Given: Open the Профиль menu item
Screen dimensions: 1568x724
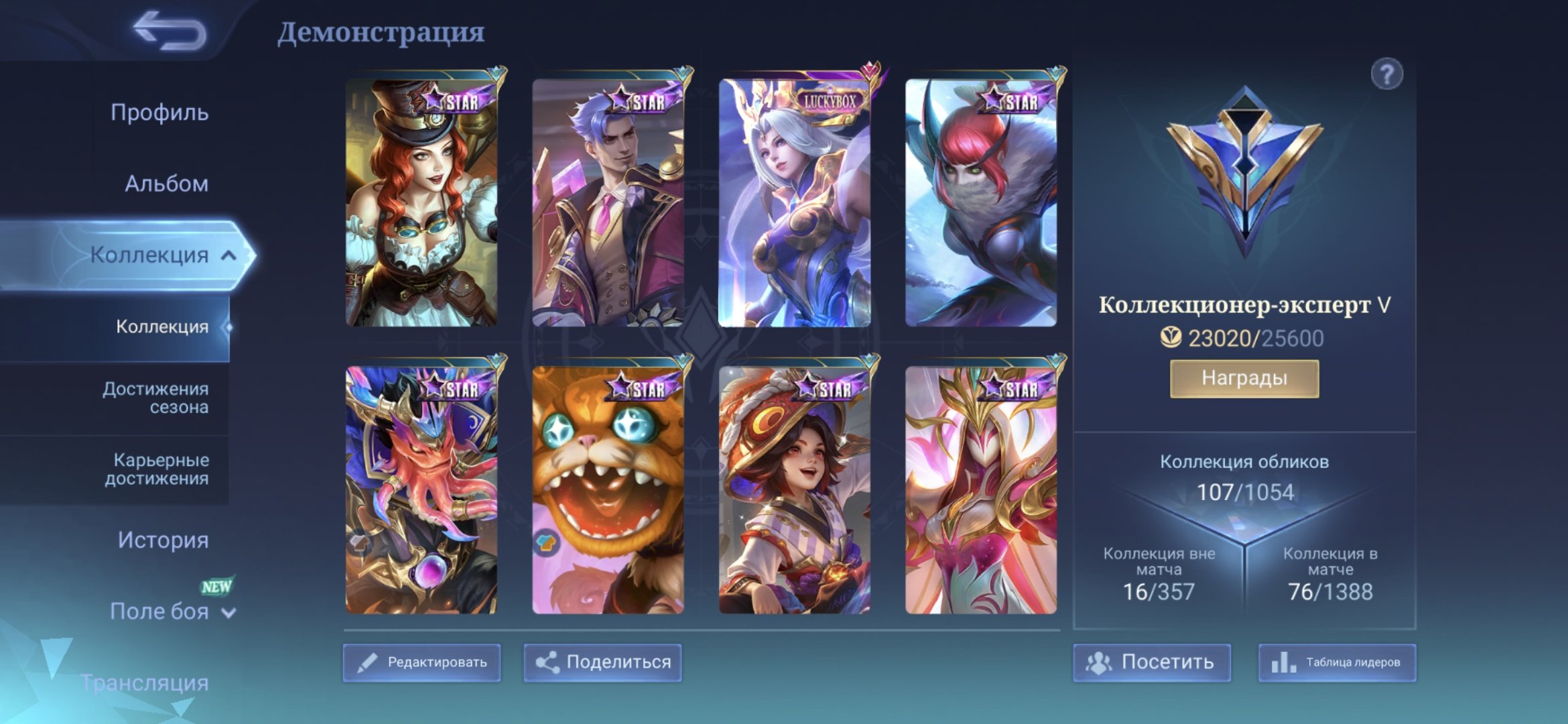Looking at the screenshot, I should pos(159,113).
